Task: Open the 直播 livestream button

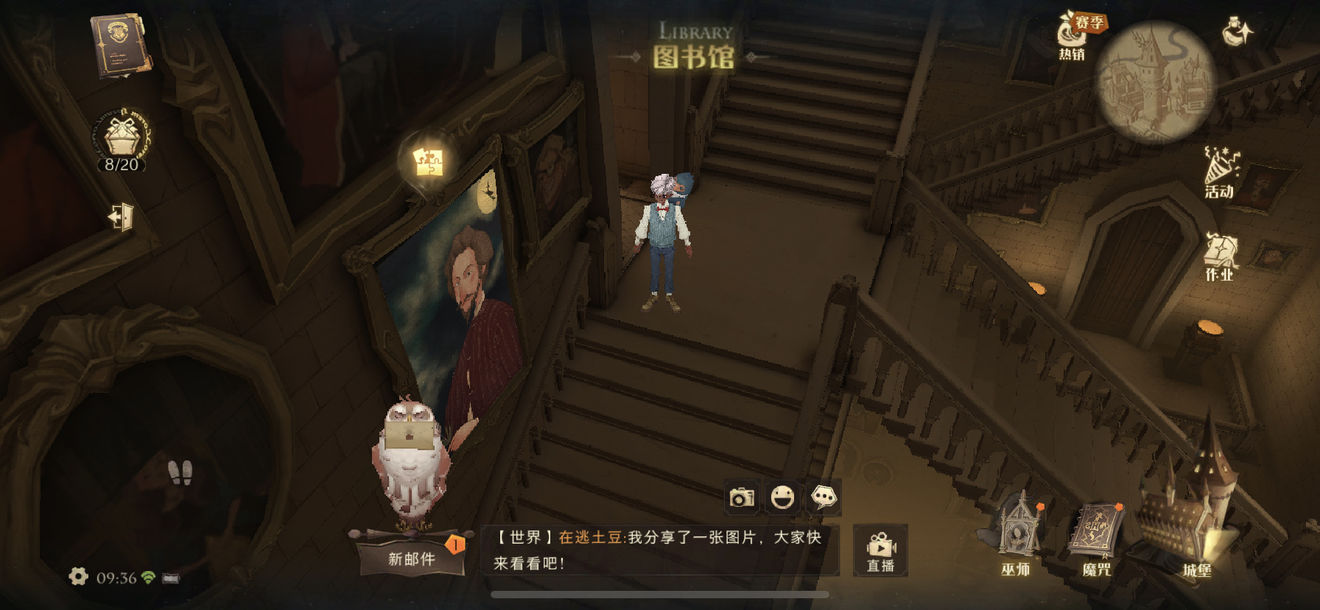Action: coord(880,550)
